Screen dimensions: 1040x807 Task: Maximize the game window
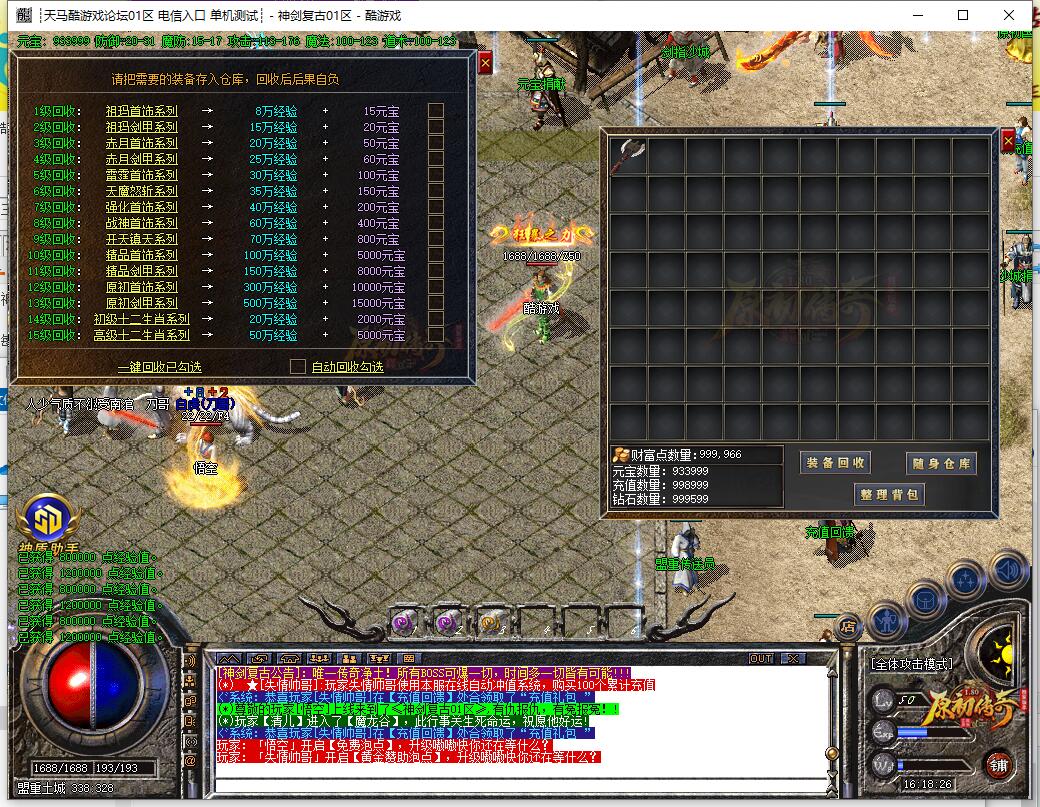pos(963,15)
